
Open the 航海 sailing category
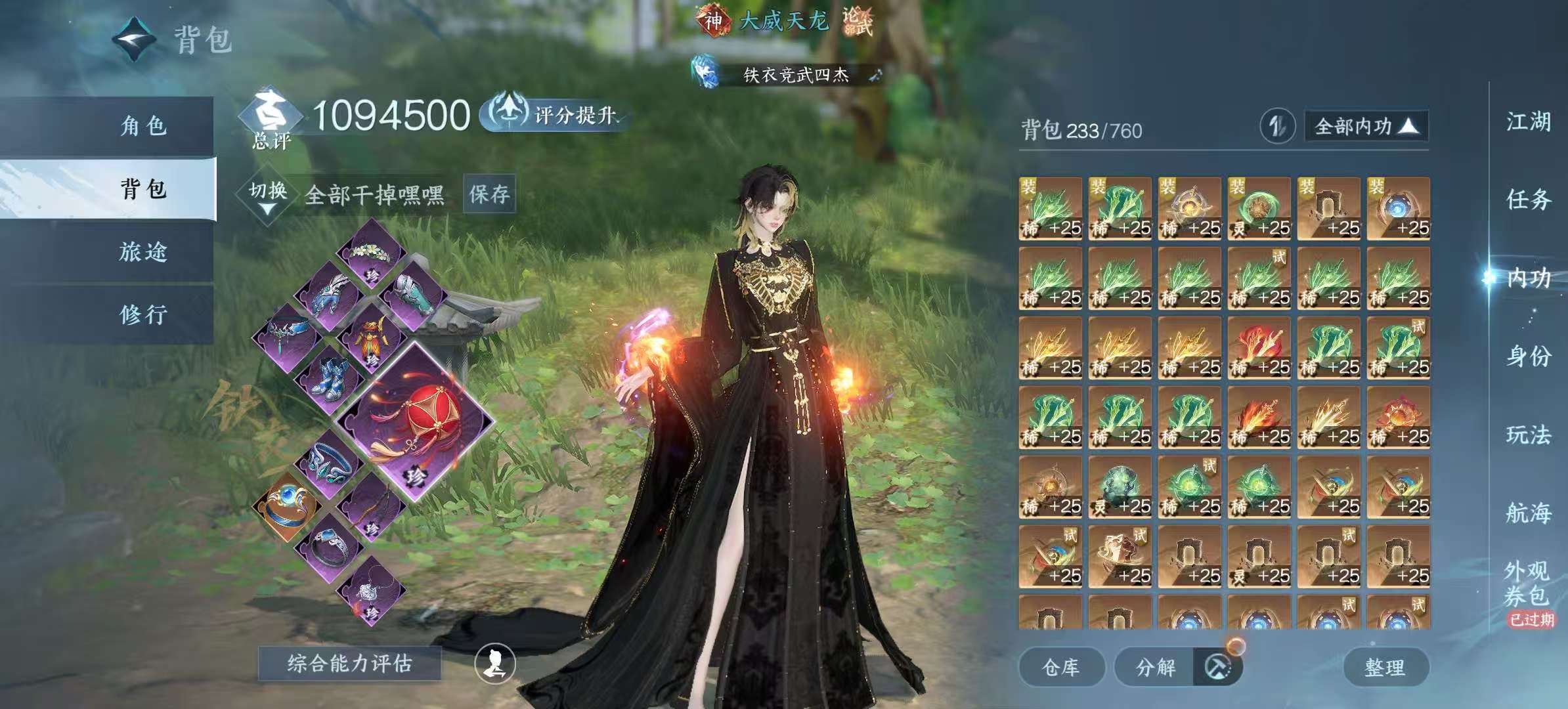tap(1528, 513)
